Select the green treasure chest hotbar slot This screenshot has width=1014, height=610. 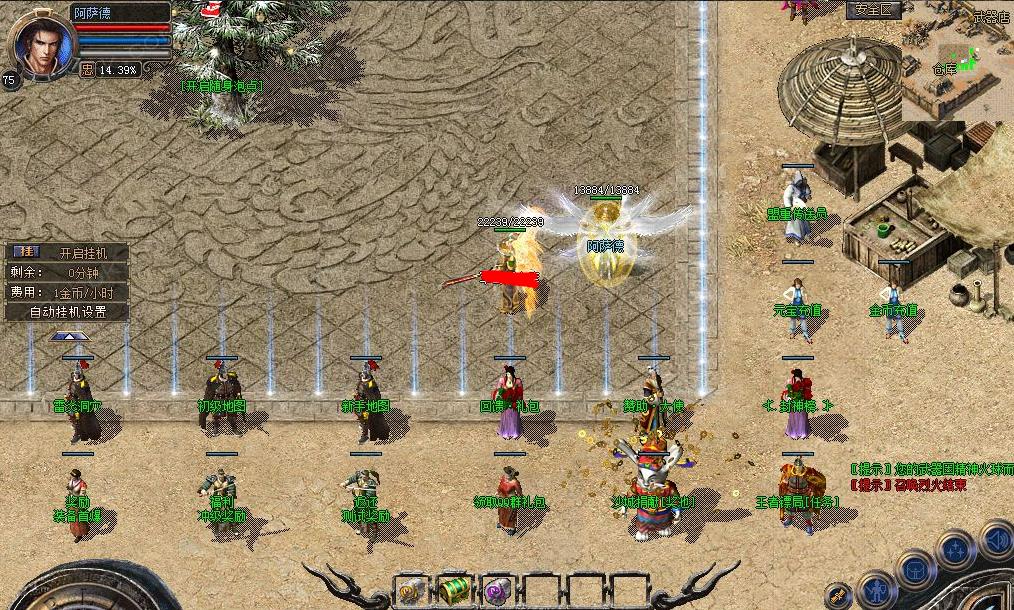[x=455, y=590]
